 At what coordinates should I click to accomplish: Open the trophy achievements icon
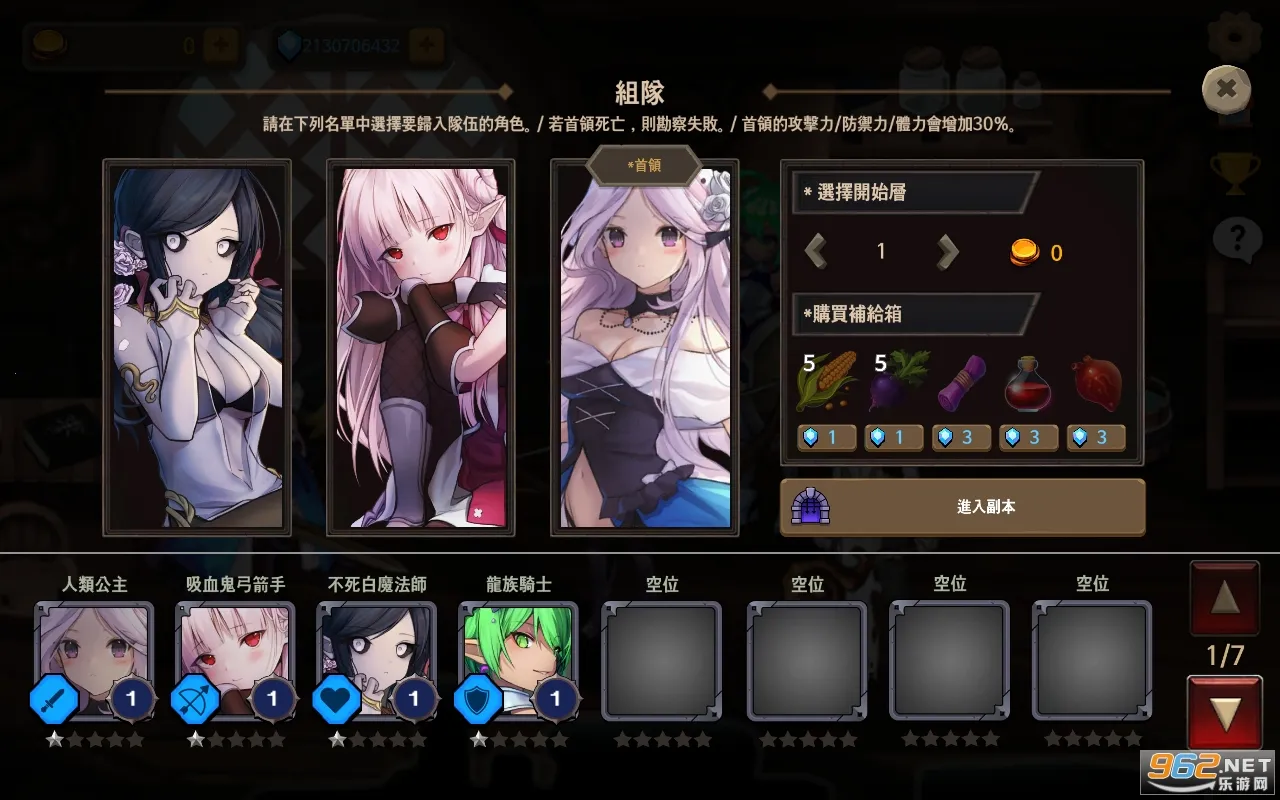[x=1233, y=170]
